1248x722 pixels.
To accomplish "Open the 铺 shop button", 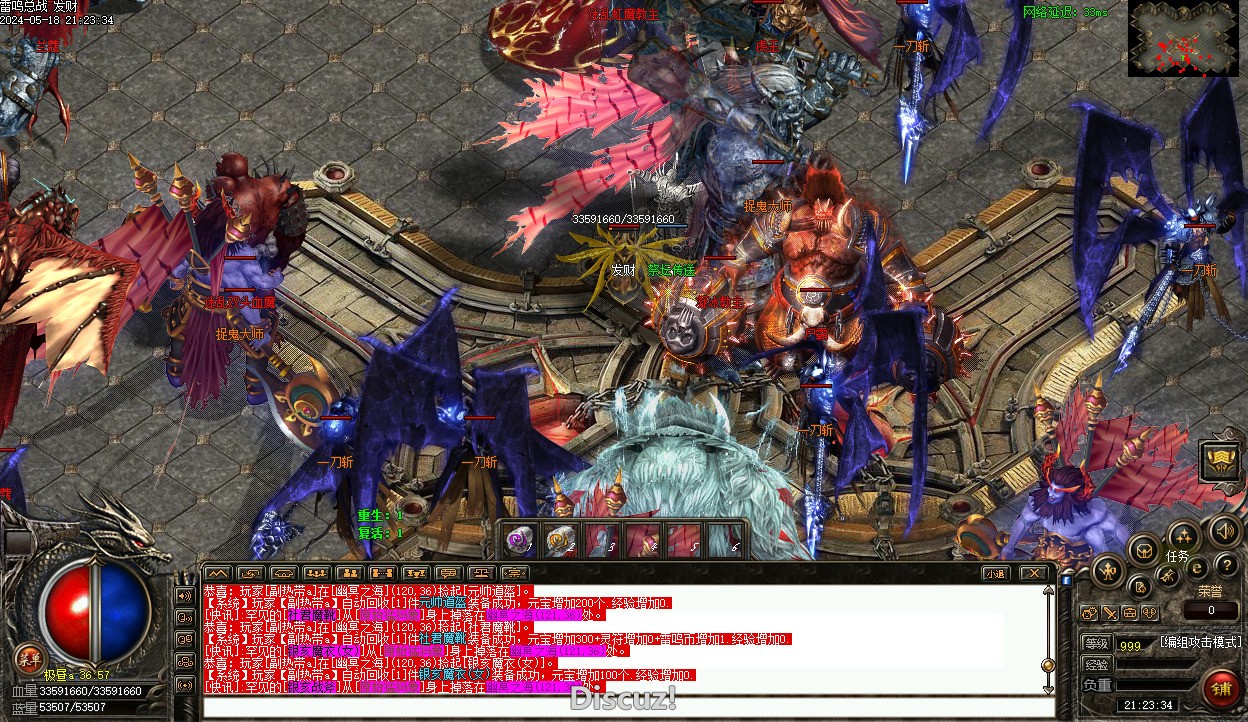I will tap(1220, 688).
